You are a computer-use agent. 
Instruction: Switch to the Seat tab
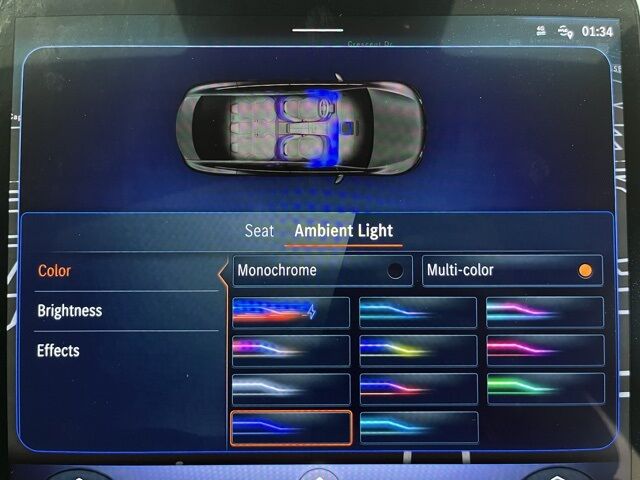coord(259,231)
